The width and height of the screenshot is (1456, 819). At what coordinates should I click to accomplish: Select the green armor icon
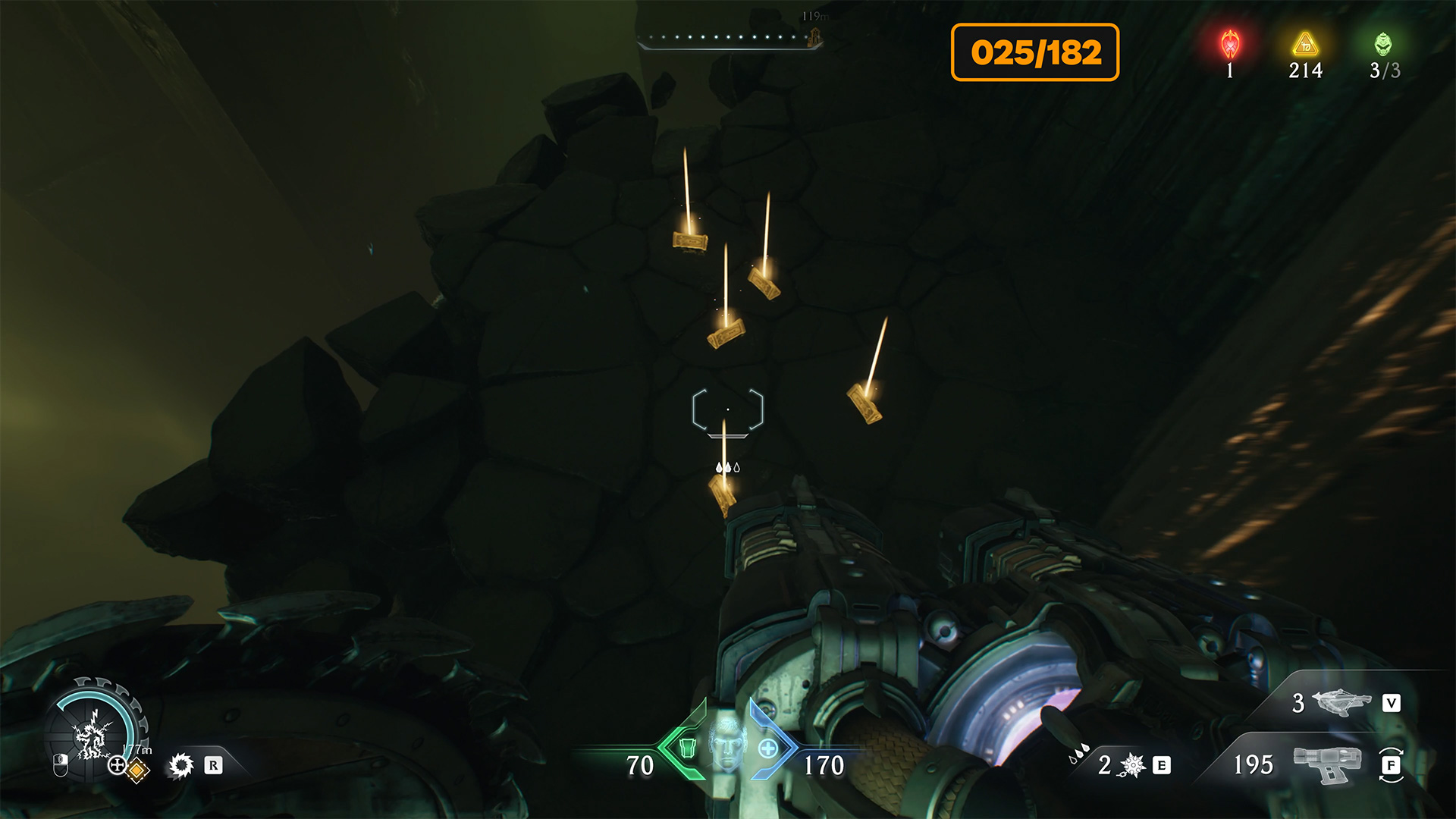(x=688, y=748)
